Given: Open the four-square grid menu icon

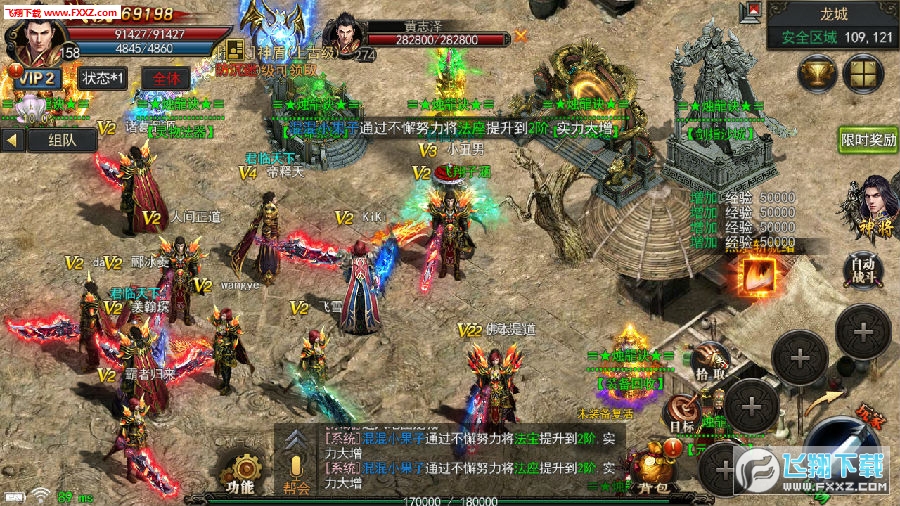Looking at the screenshot, I should click(862, 73).
